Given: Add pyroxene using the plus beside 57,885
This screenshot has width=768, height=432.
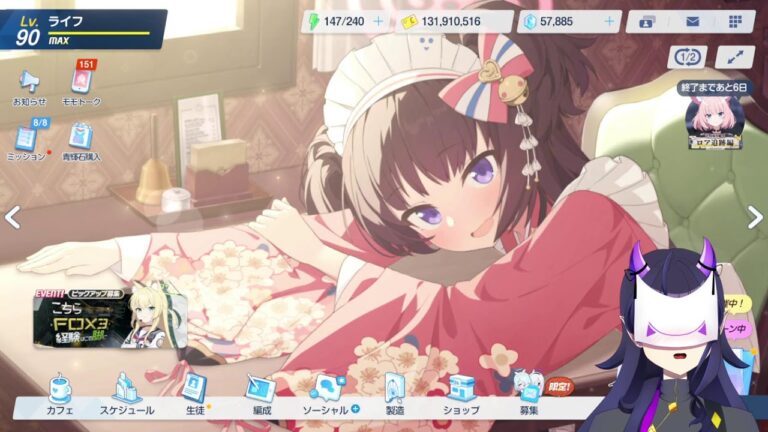Looking at the screenshot, I should [x=609, y=21].
